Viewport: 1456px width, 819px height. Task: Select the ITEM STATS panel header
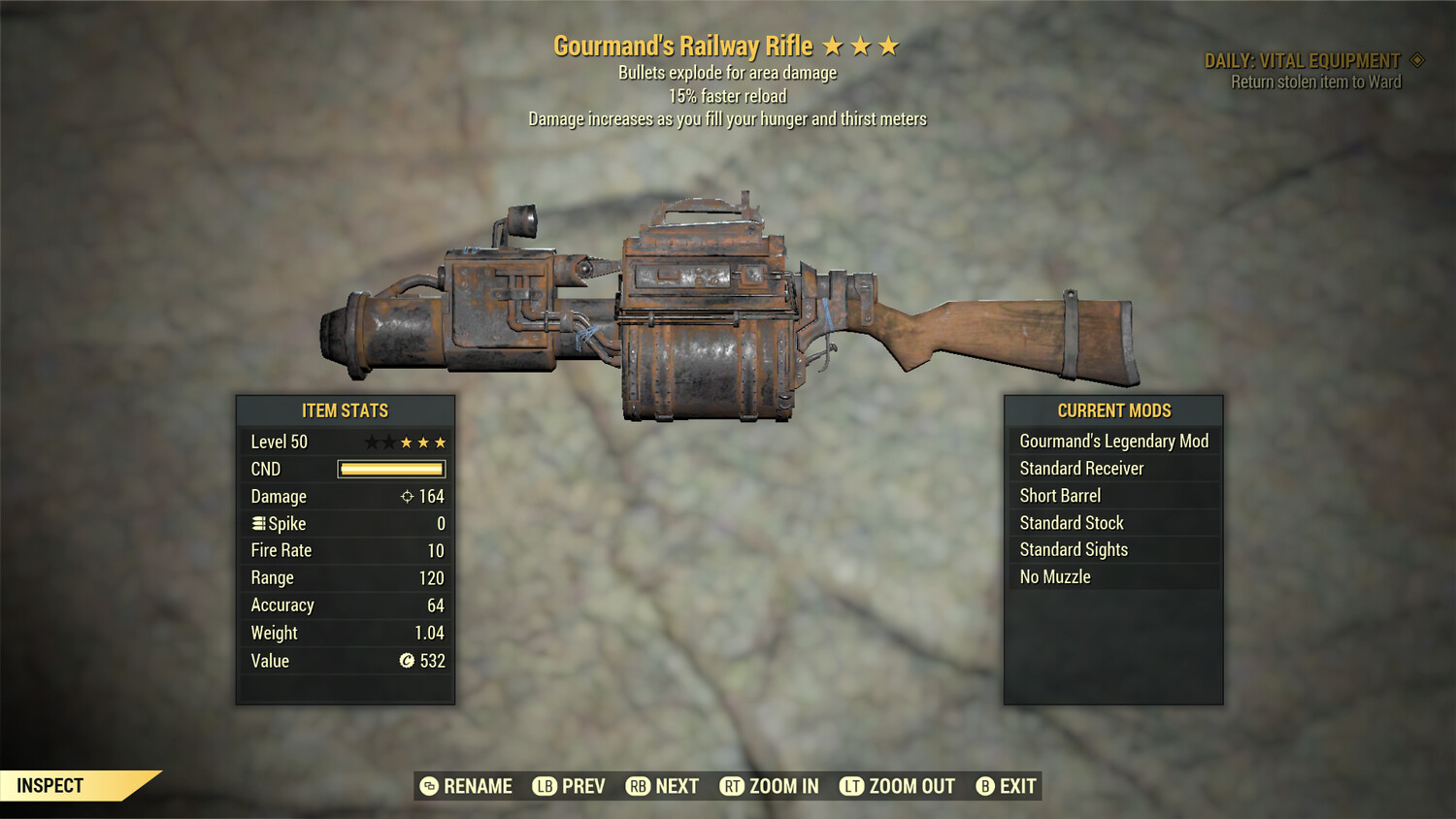[x=345, y=410]
